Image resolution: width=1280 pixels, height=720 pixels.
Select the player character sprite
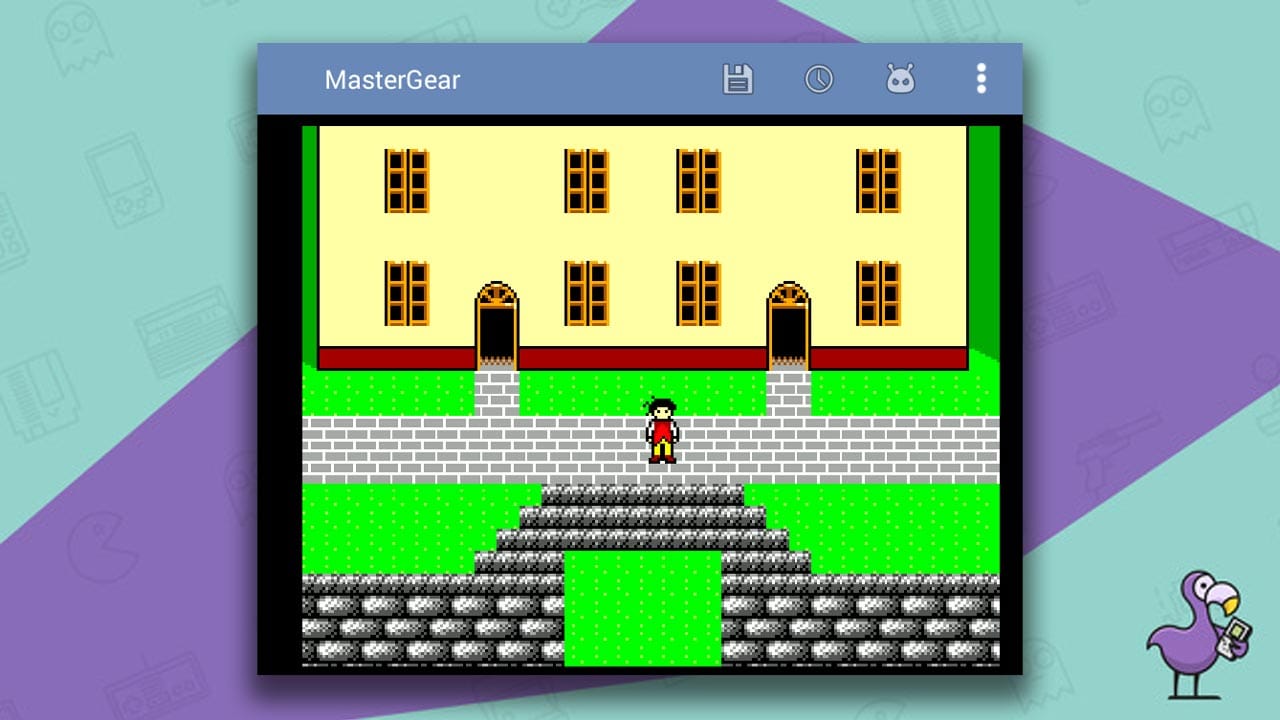661,432
